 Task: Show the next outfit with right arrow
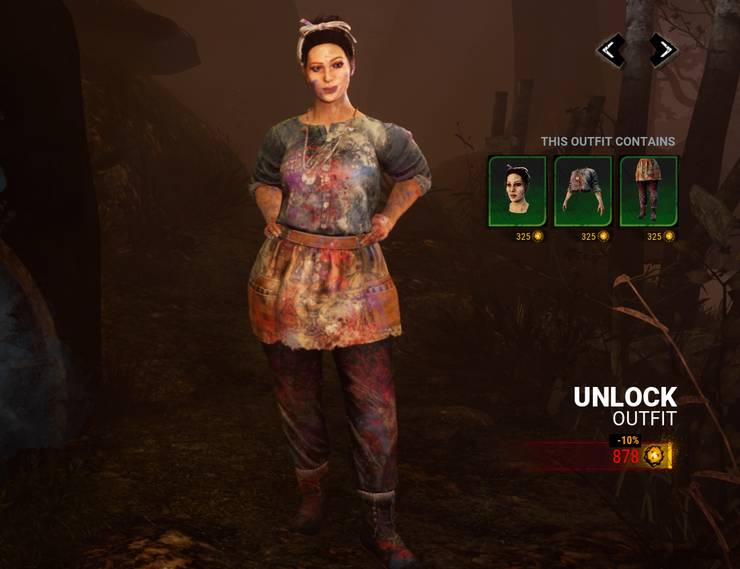[x=662, y=50]
